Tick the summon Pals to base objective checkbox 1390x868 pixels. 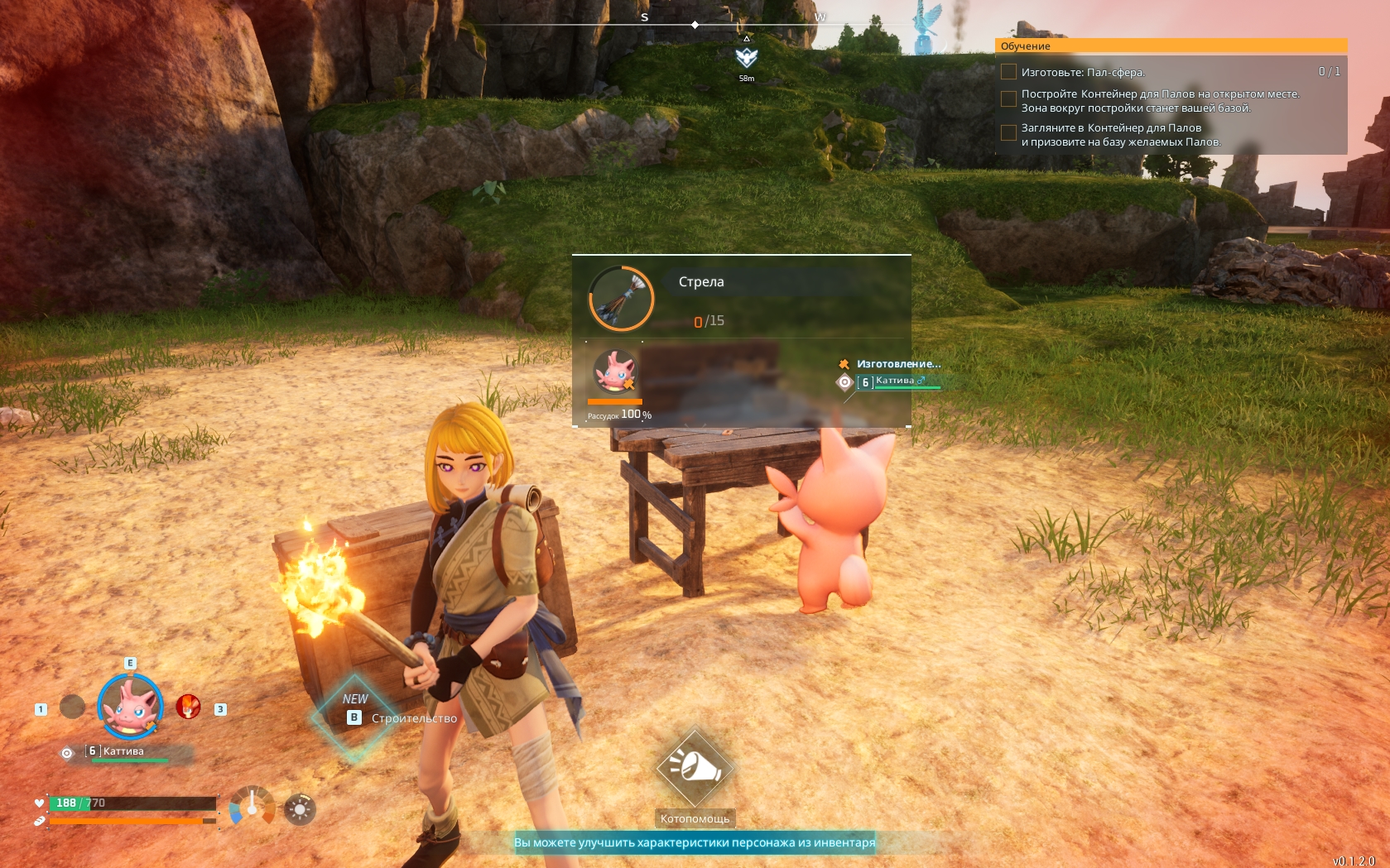1008,133
